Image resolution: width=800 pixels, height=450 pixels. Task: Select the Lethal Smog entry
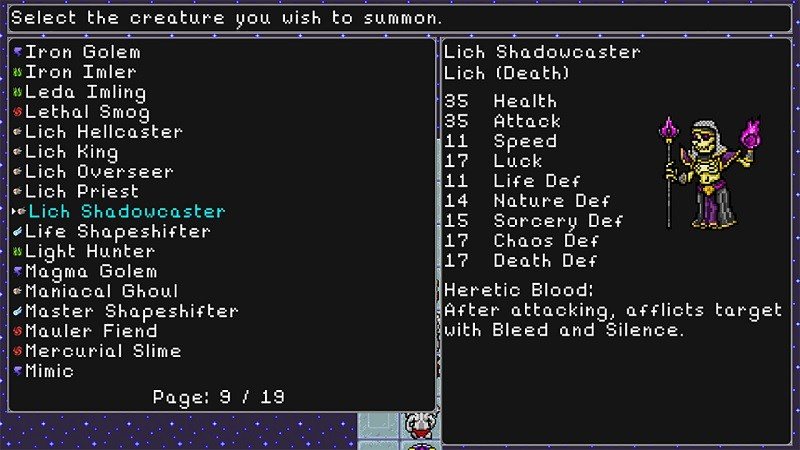pos(87,112)
